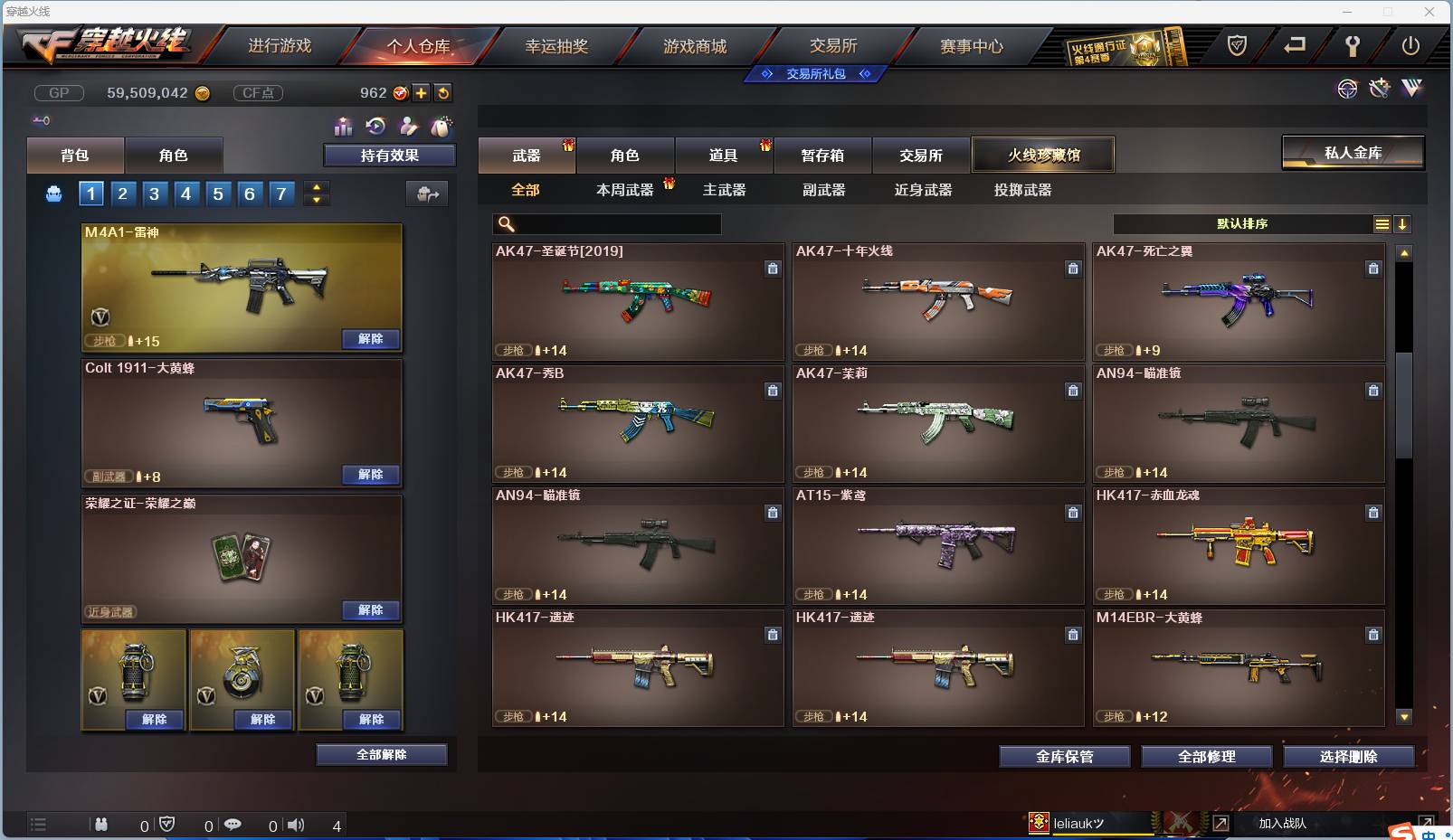Switch to the 火线珍藏馆 tab
Screen dimensions: 1453x840
1044,155
